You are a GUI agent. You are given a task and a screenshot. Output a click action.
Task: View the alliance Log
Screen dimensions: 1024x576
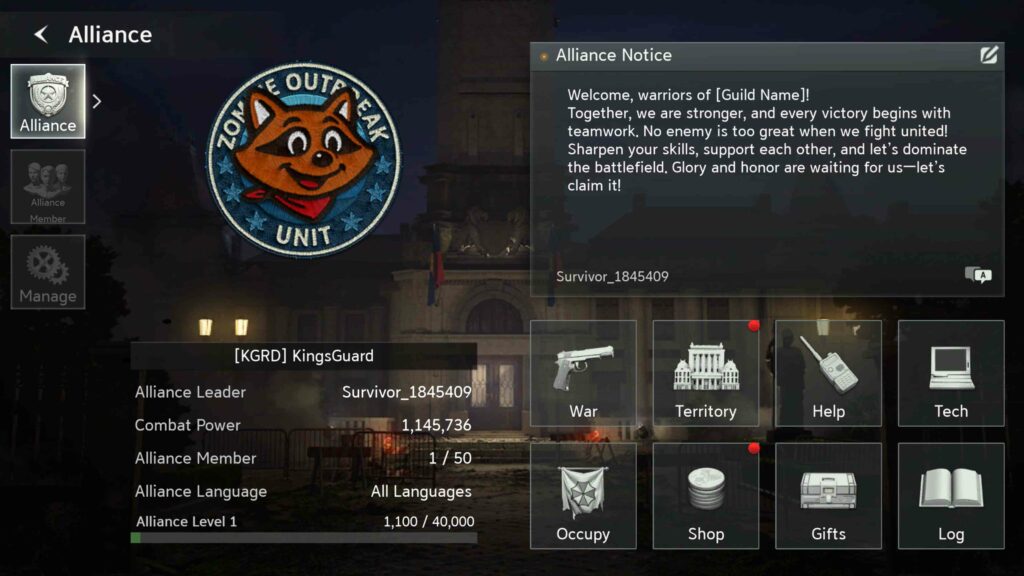tap(951, 496)
